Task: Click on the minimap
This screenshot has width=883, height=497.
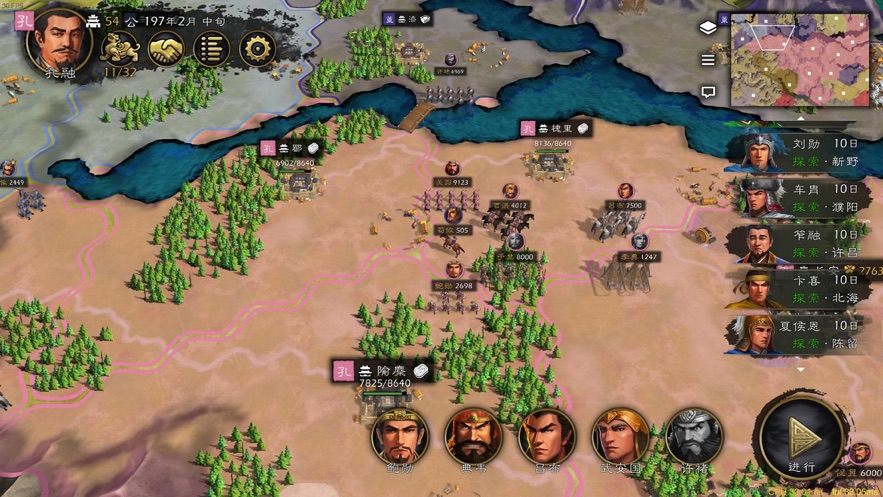Action: 800,60
